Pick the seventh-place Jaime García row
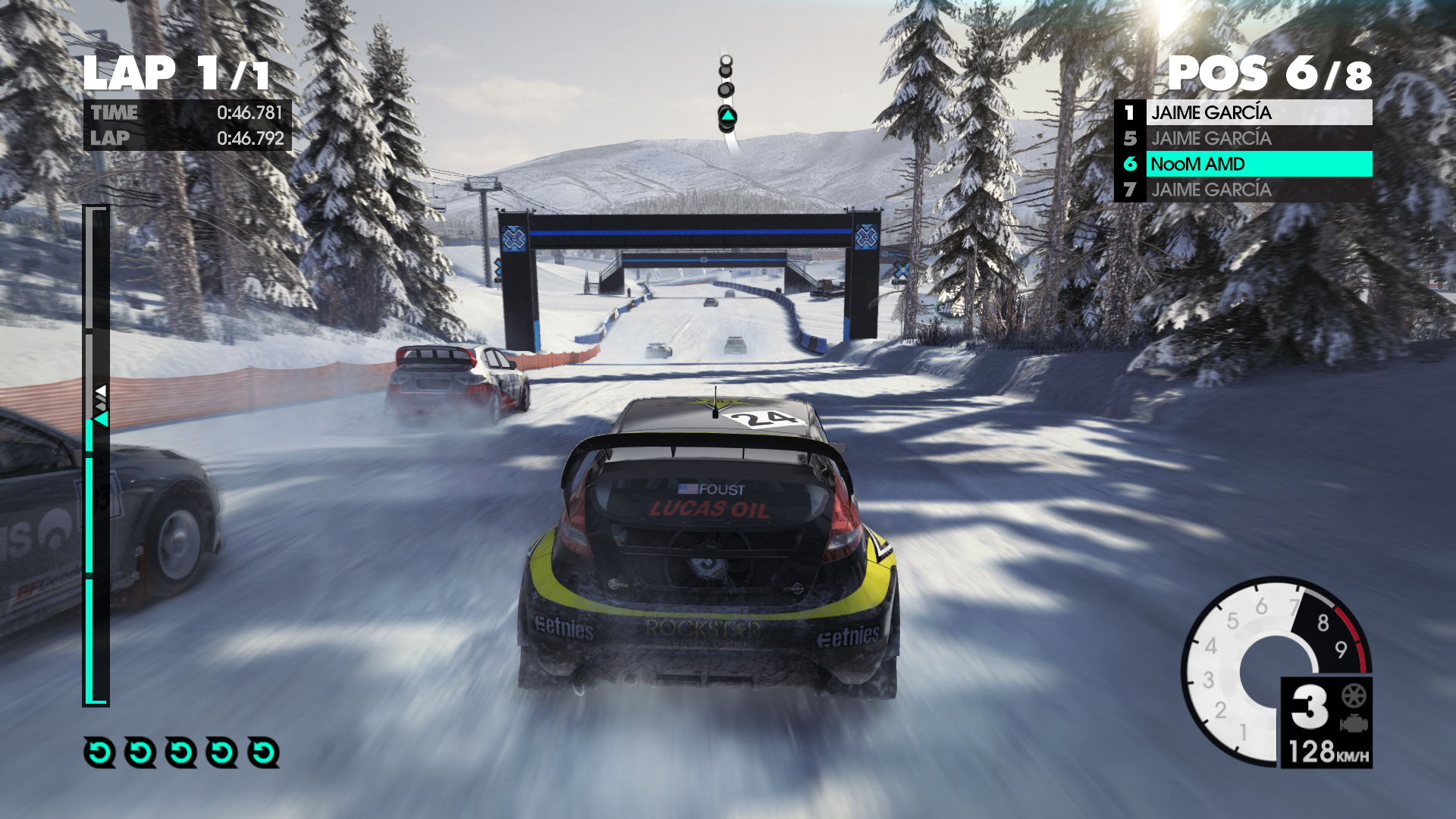 (x=1244, y=190)
